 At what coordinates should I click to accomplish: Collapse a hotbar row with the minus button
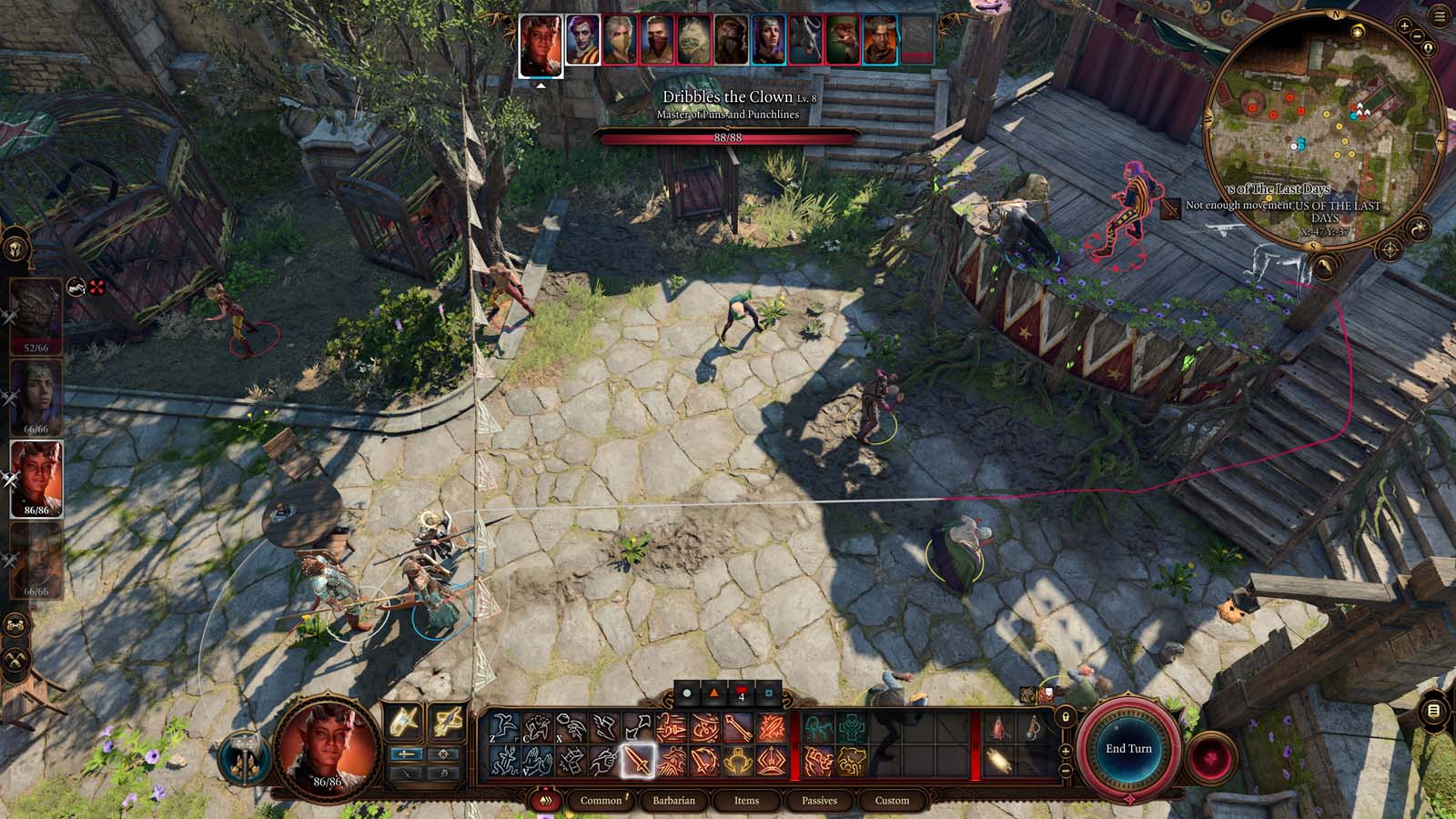(1066, 769)
